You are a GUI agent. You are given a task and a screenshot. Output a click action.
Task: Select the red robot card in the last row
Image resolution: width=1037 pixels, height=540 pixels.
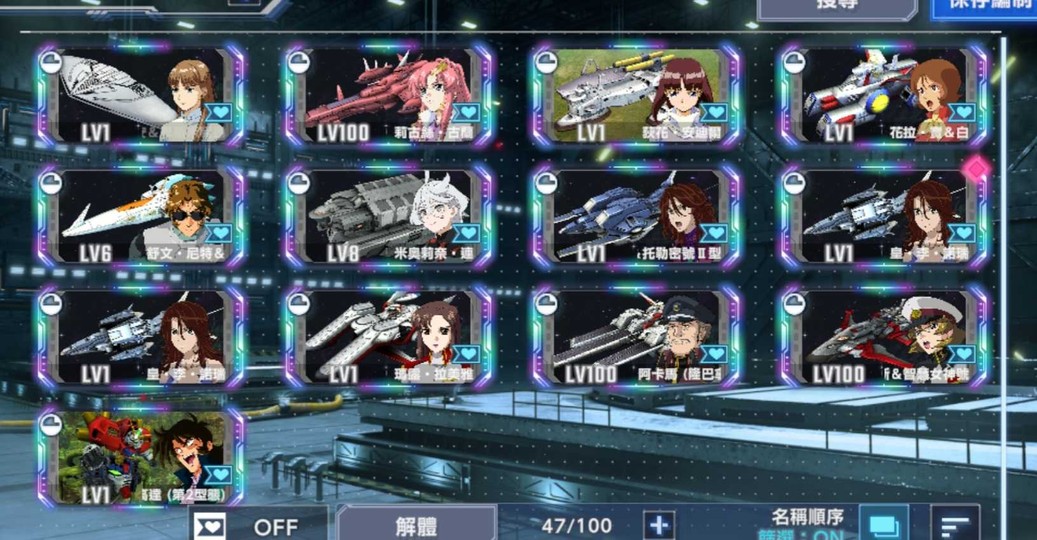[141, 458]
